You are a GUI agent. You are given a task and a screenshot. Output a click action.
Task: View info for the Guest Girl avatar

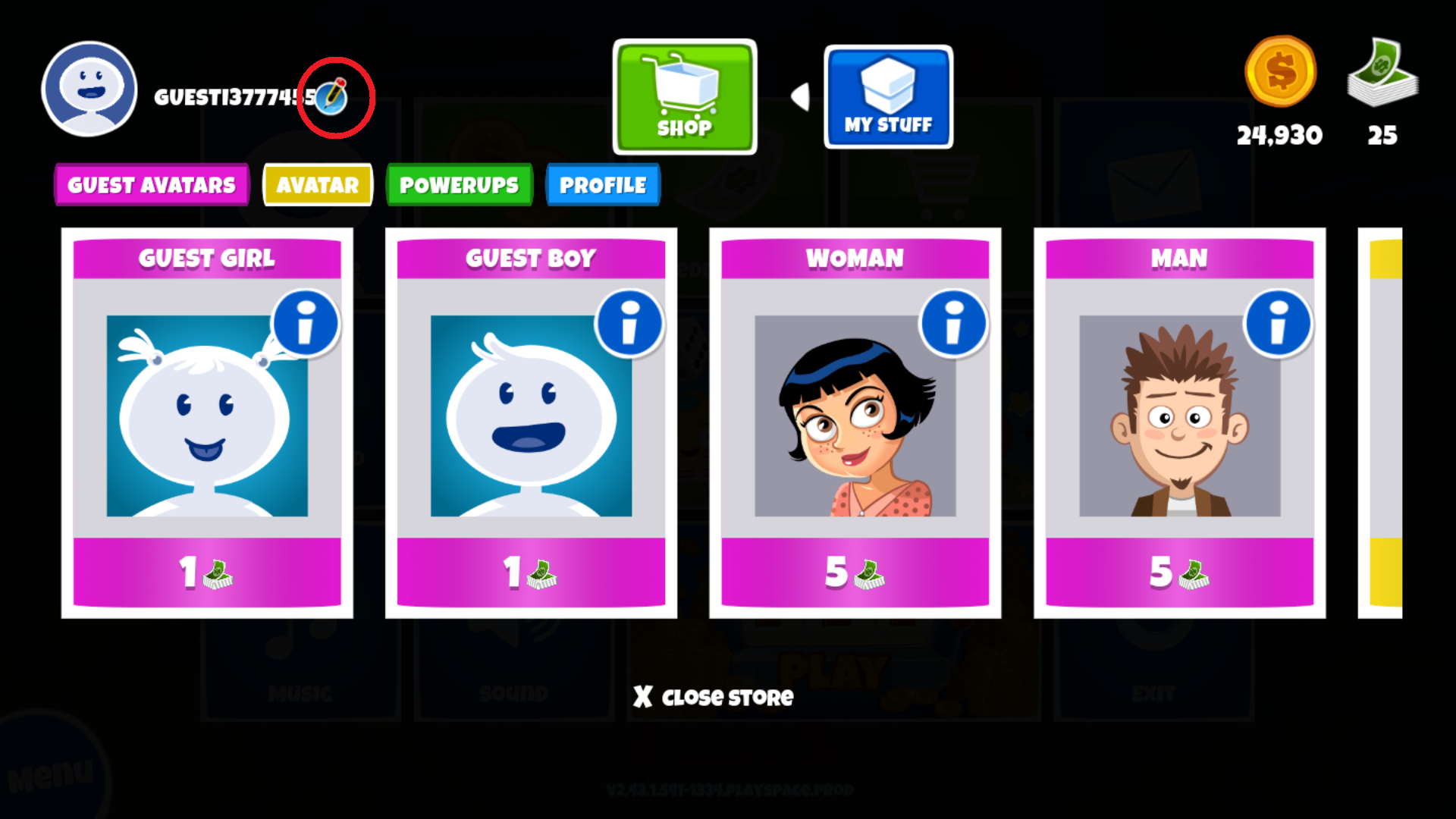[306, 323]
